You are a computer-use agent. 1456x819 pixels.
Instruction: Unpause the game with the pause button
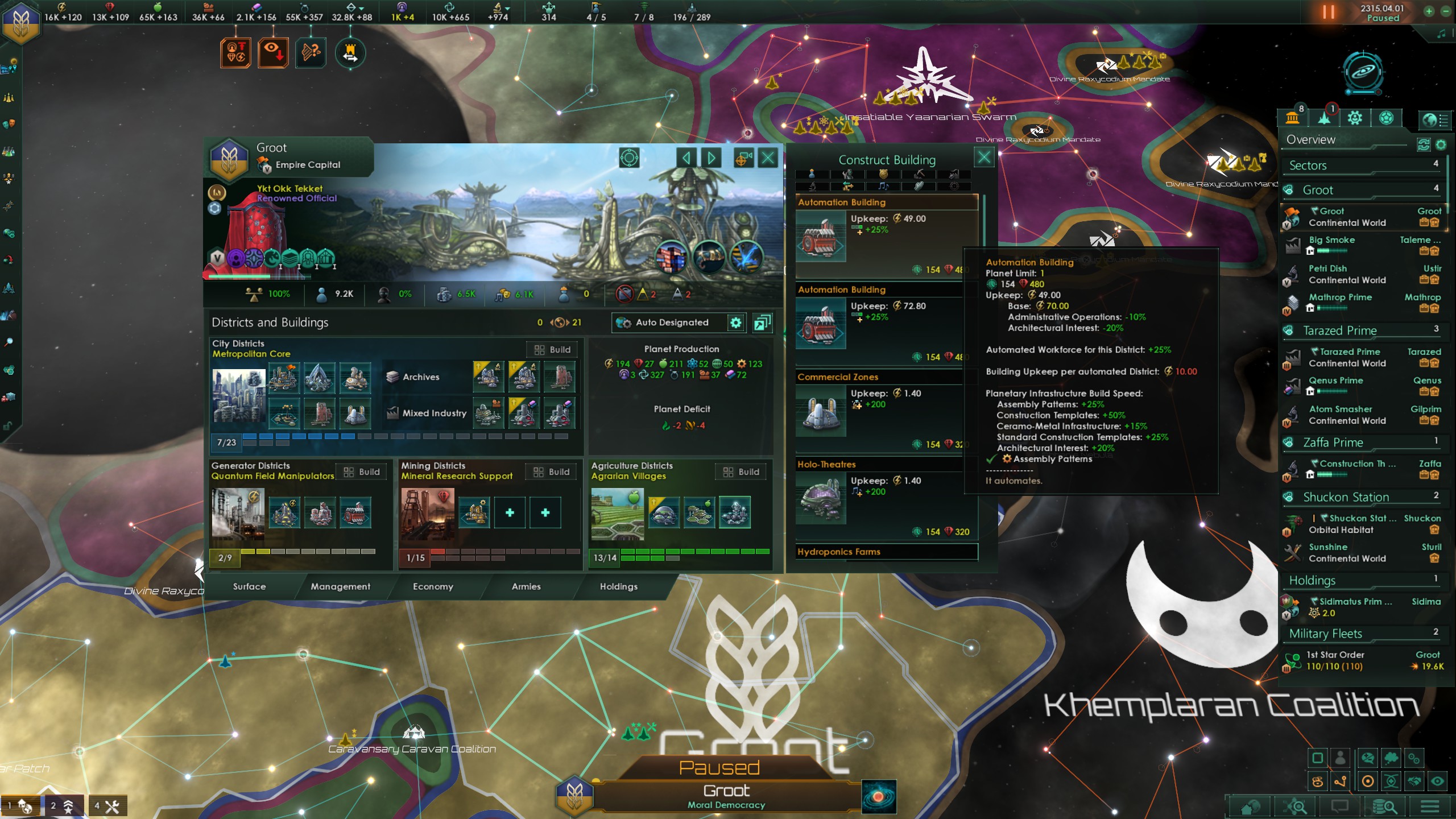pos(1329,11)
